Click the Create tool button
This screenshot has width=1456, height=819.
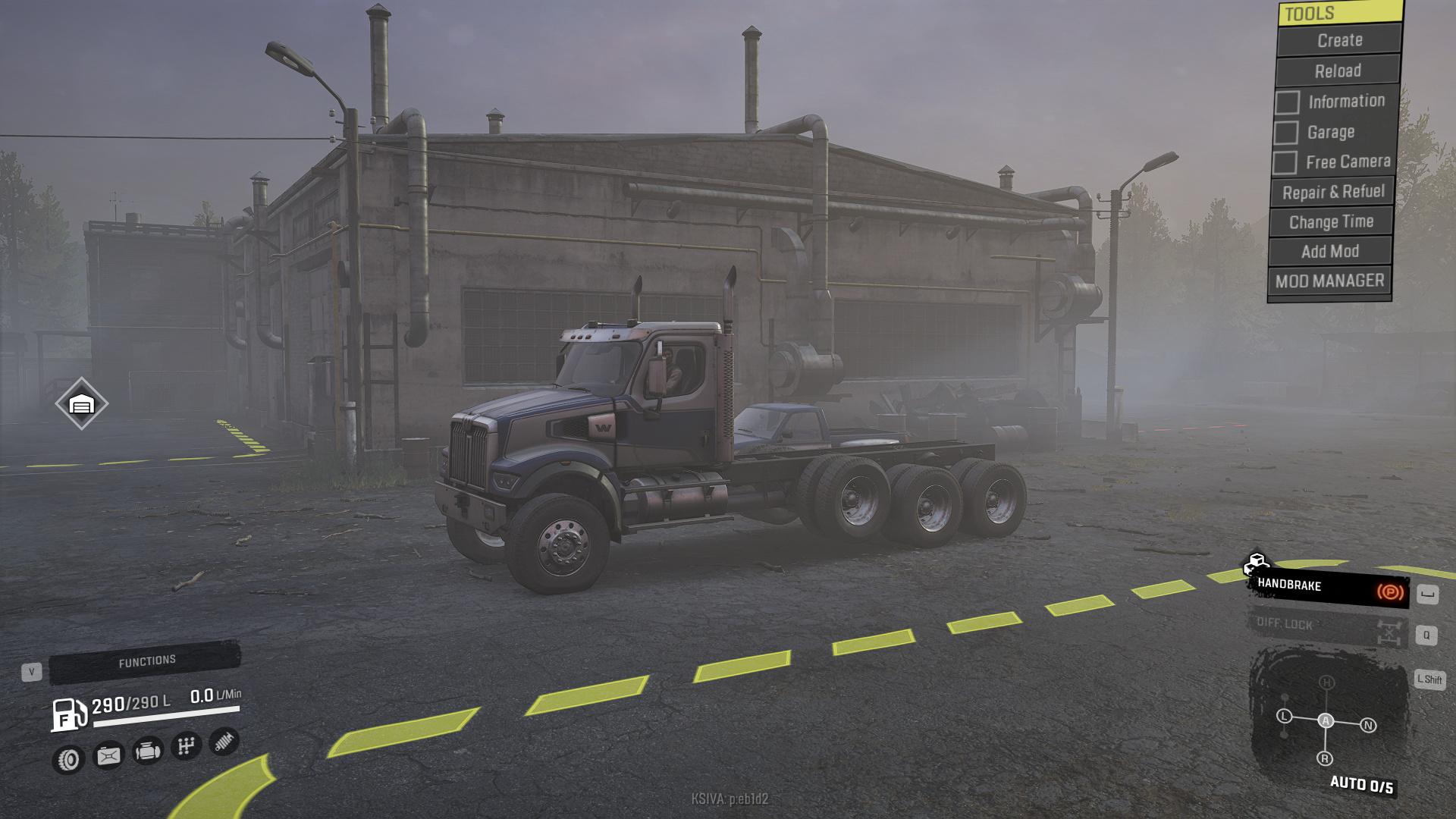point(1339,40)
